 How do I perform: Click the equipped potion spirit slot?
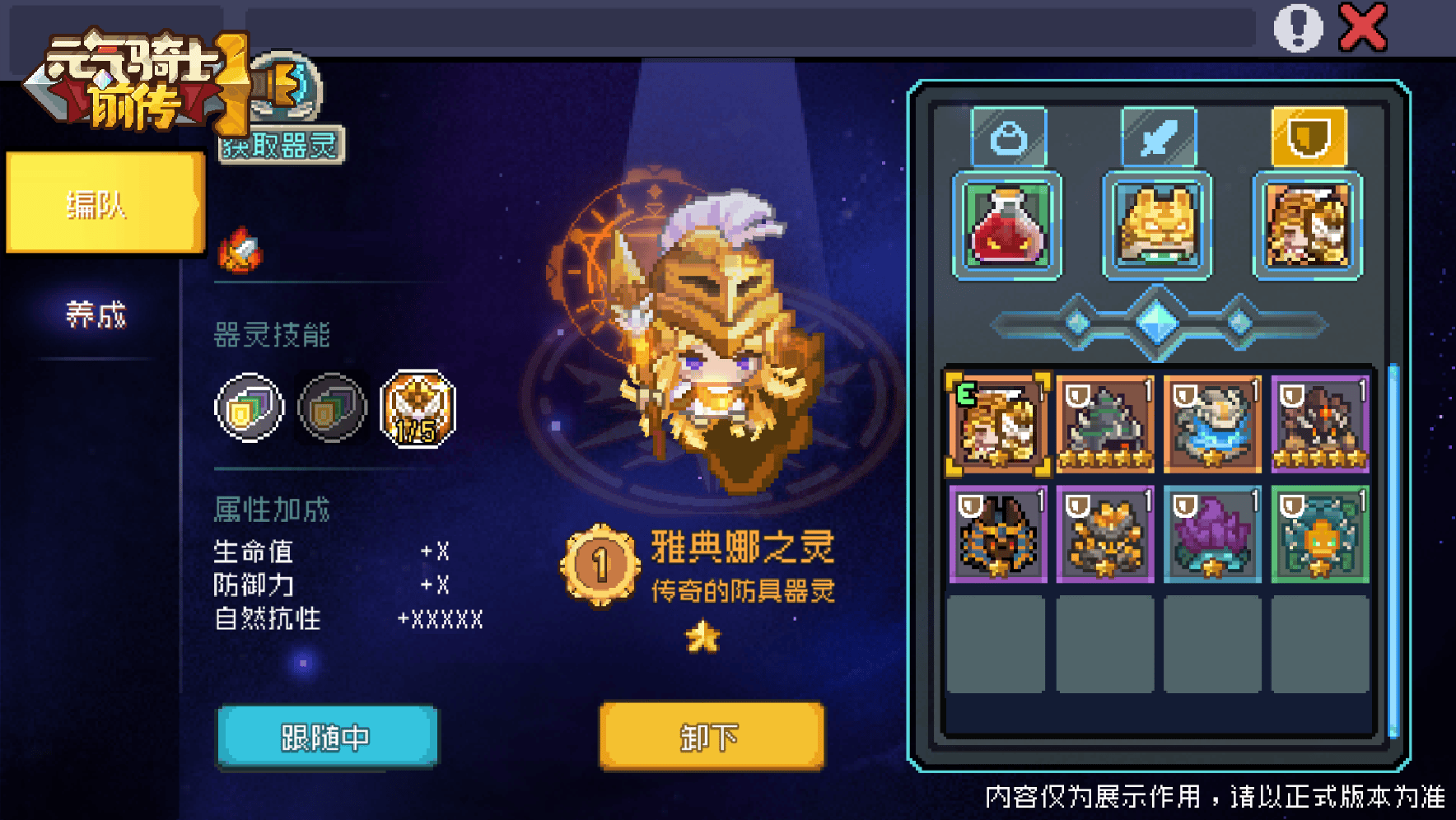[1007, 225]
